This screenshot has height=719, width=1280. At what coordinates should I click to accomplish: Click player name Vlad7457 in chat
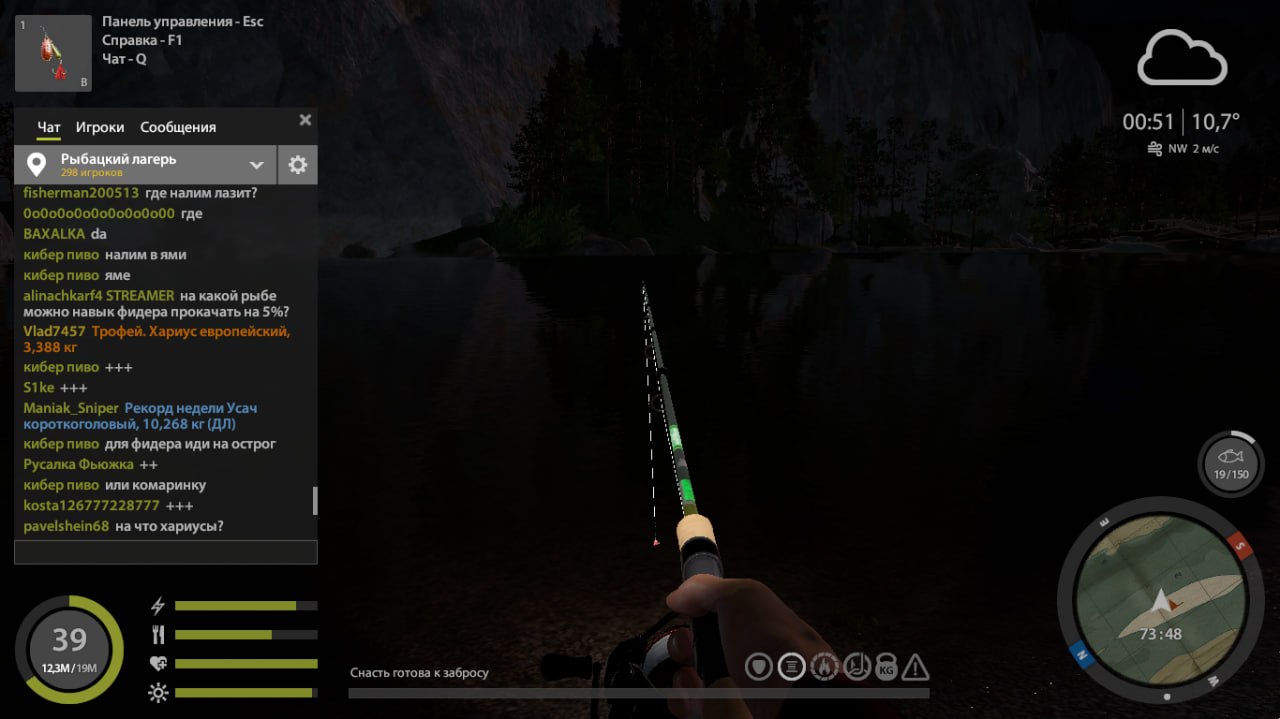[54, 331]
